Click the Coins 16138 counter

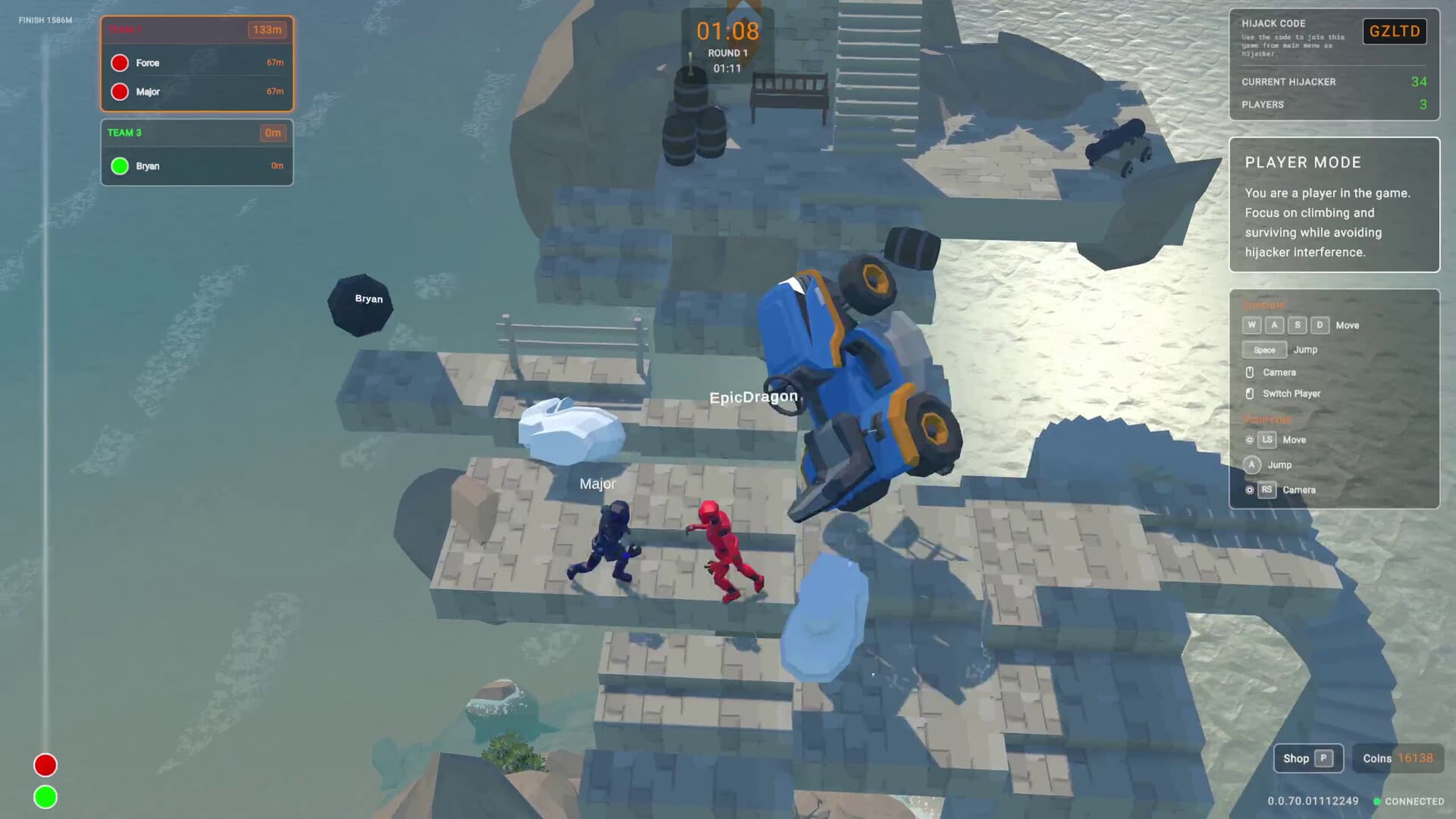pos(1398,758)
